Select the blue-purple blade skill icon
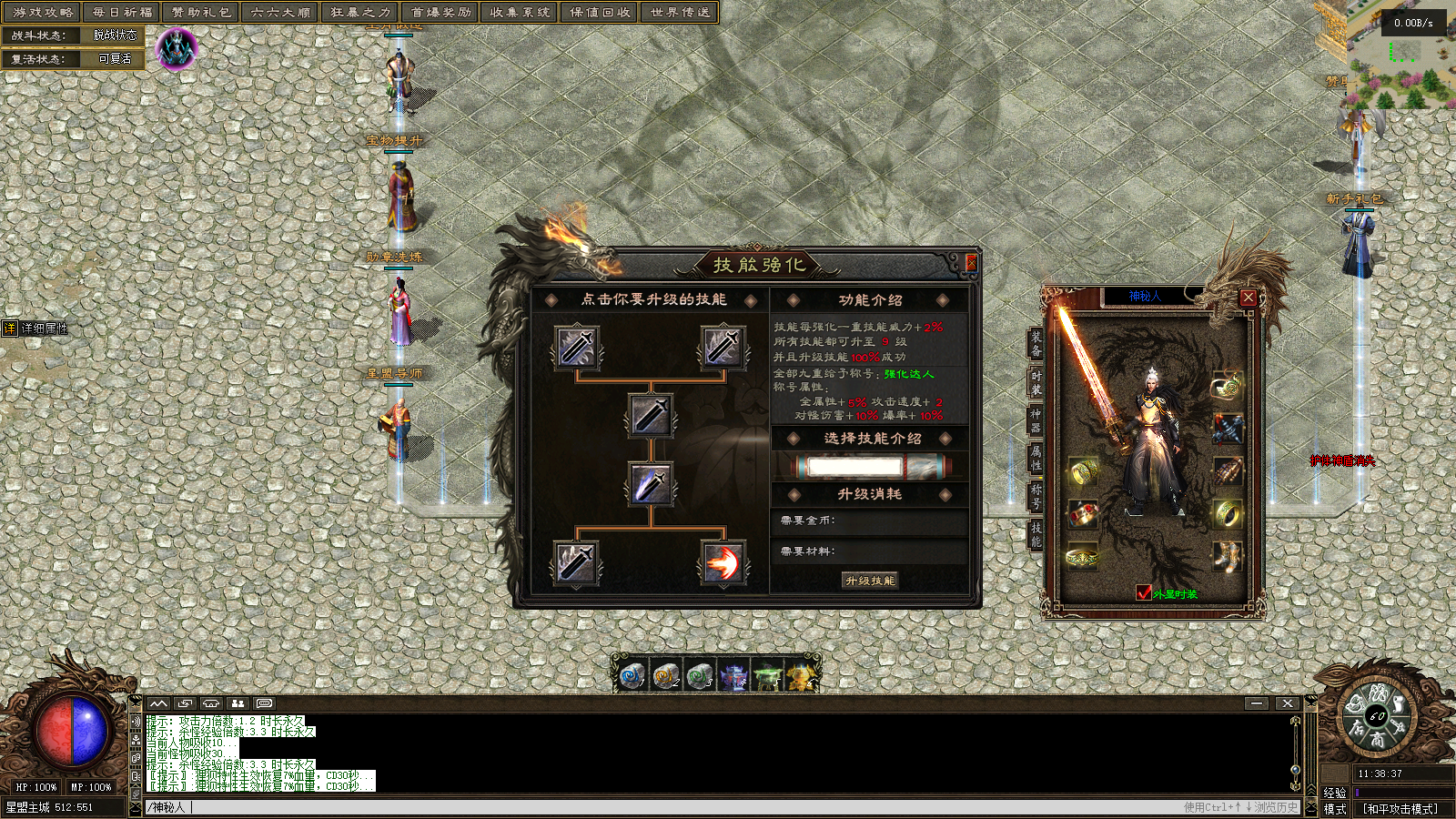This screenshot has height=819, width=1456. click(x=651, y=483)
